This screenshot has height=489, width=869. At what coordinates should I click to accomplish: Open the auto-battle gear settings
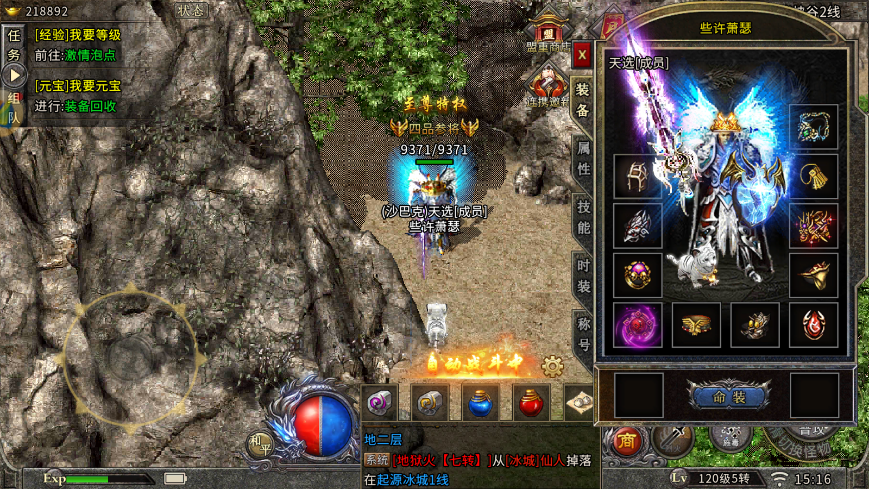tap(552, 366)
